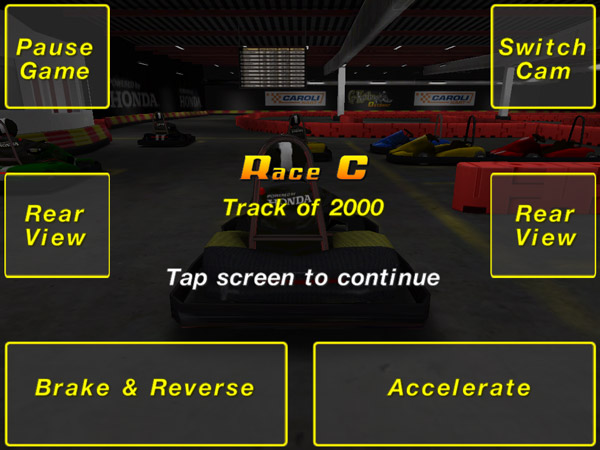The image size is (600, 450).
Task: Activate the Brake & Reverse control
Action: [x=146, y=388]
